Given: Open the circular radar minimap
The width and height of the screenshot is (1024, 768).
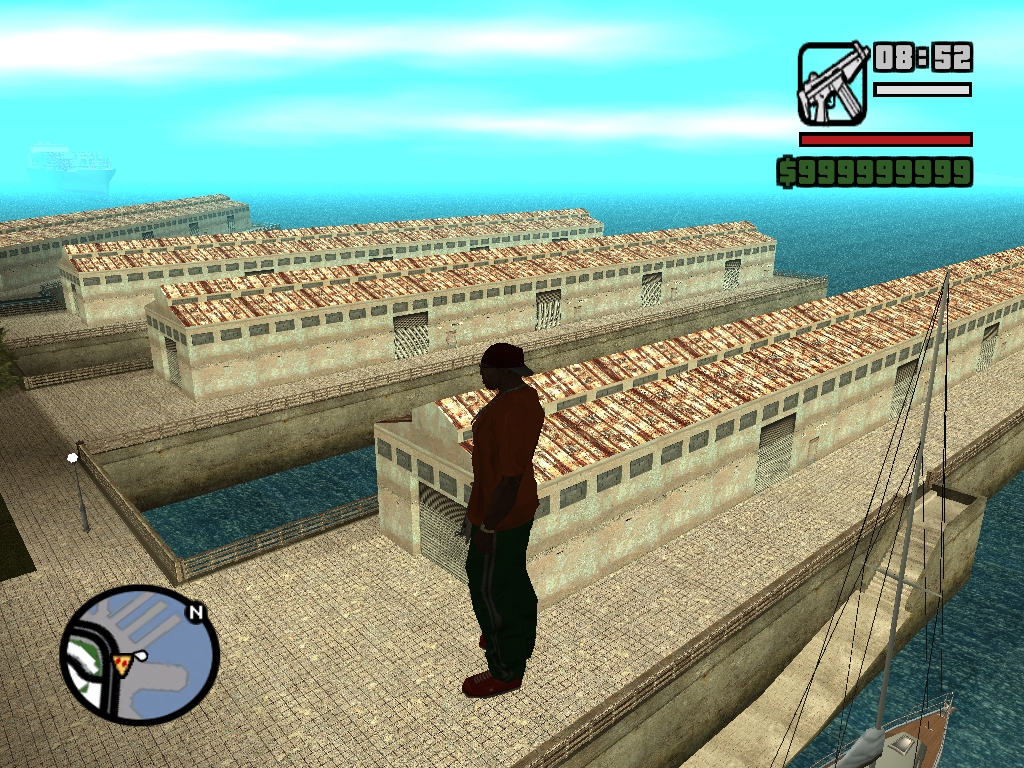Looking at the screenshot, I should (138, 655).
